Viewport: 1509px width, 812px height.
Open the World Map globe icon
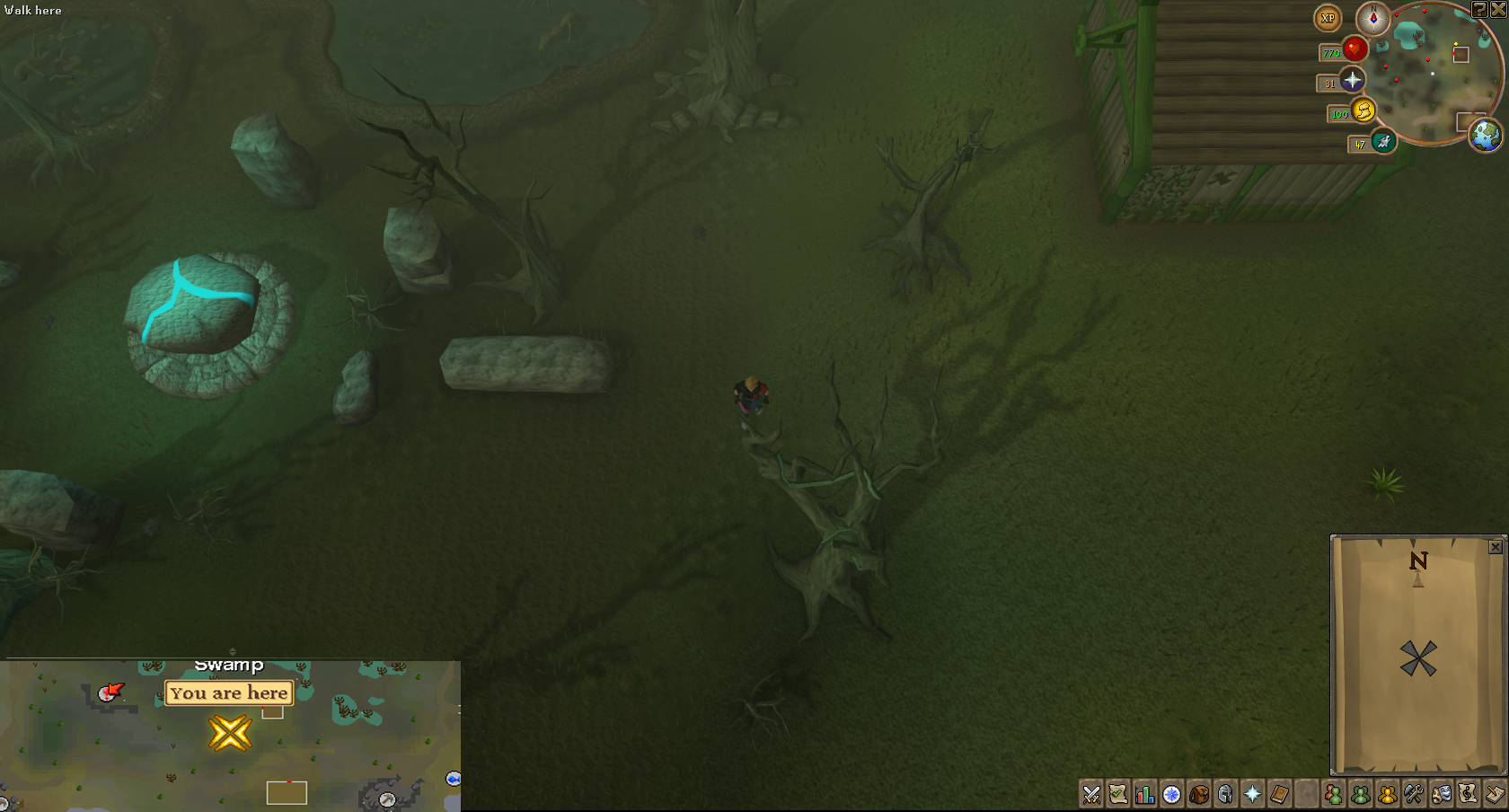click(1486, 136)
